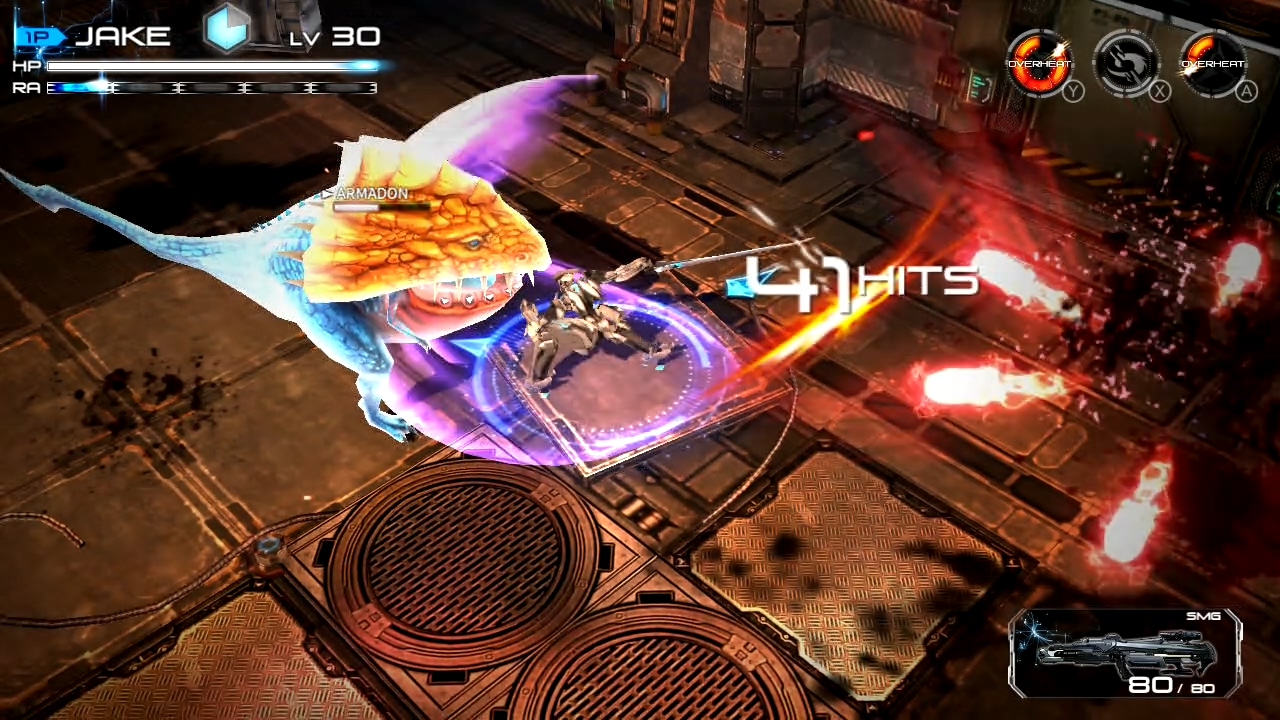Select the X ability skill icon
This screenshot has width=1280, height=720.
(x=1128, y=62)
